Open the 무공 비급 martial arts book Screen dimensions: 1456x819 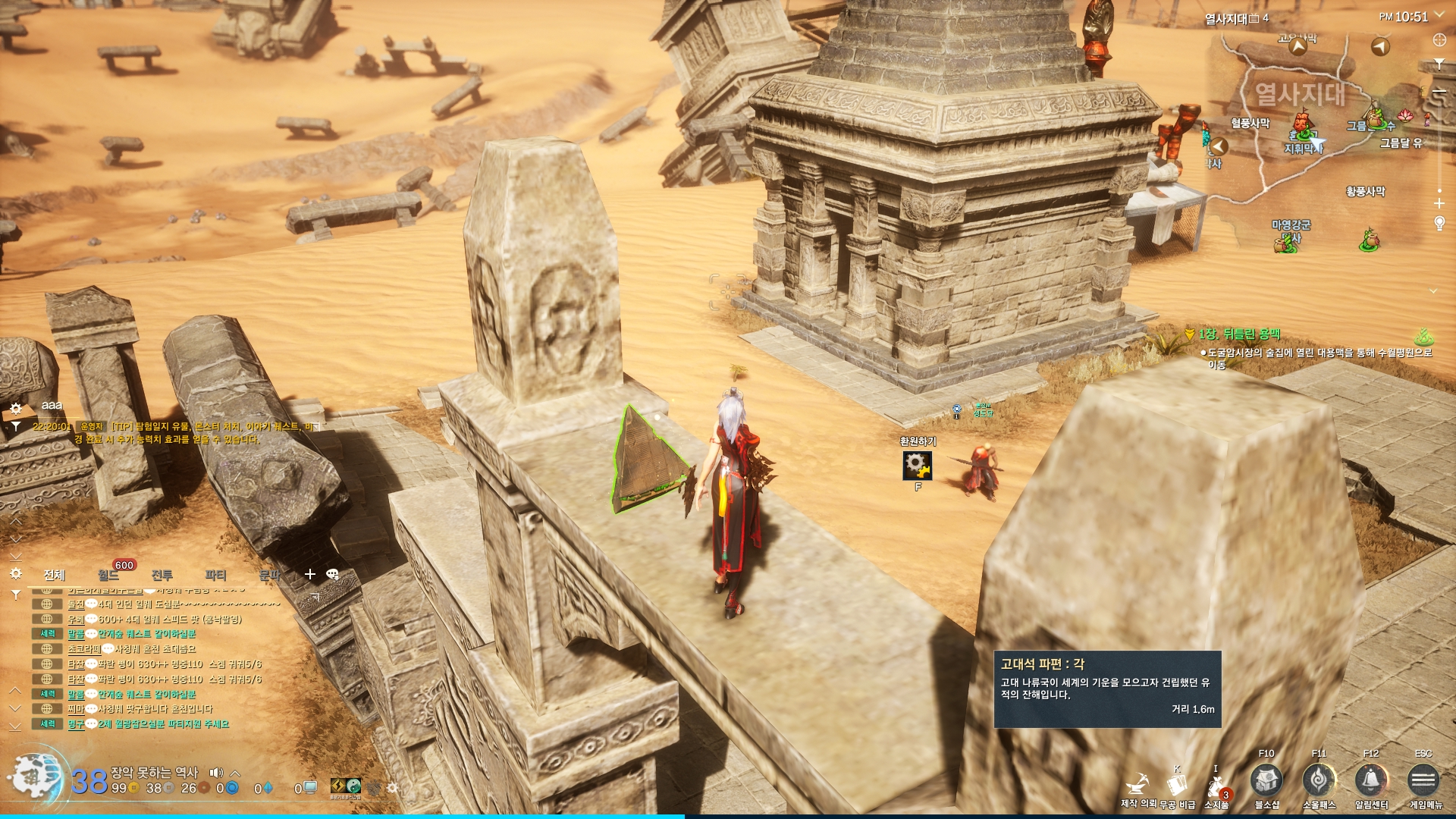coord(1177,785)
